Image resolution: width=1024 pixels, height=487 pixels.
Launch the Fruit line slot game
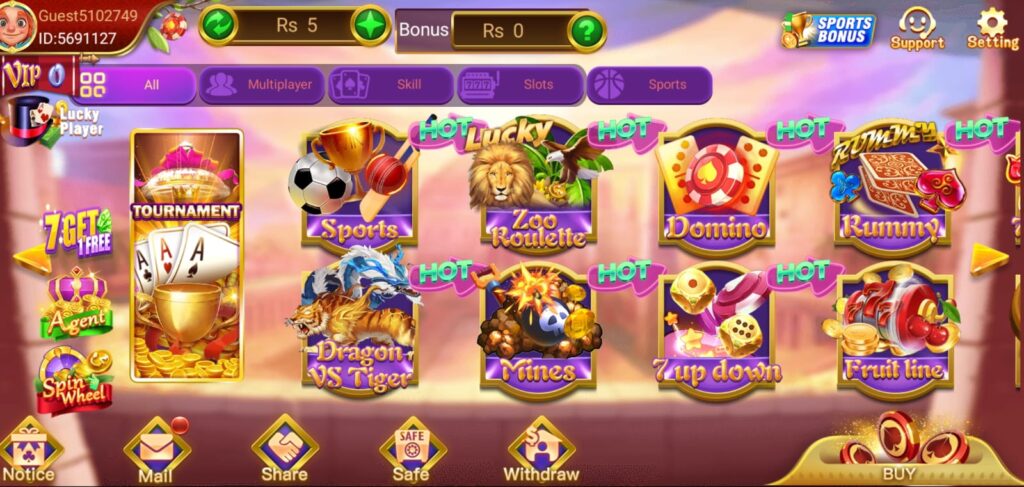[893, 328]
